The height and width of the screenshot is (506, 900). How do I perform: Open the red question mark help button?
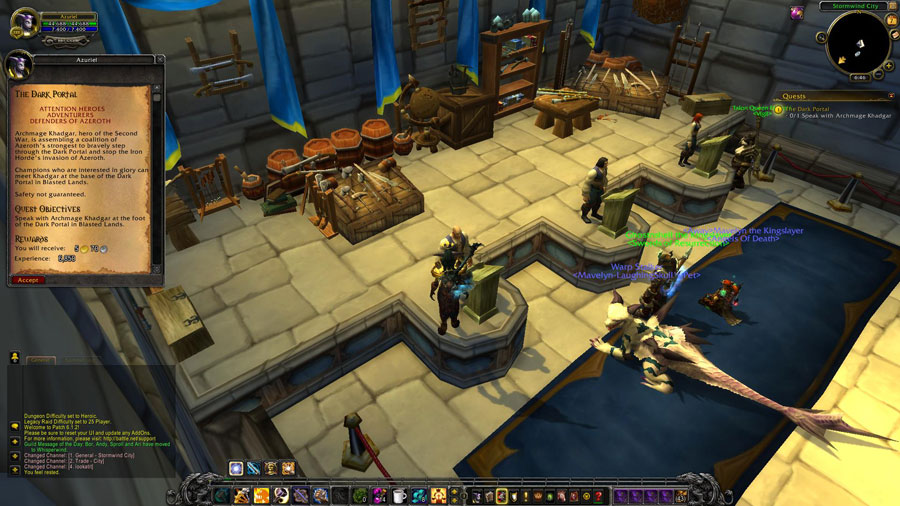tap(601, 495)
